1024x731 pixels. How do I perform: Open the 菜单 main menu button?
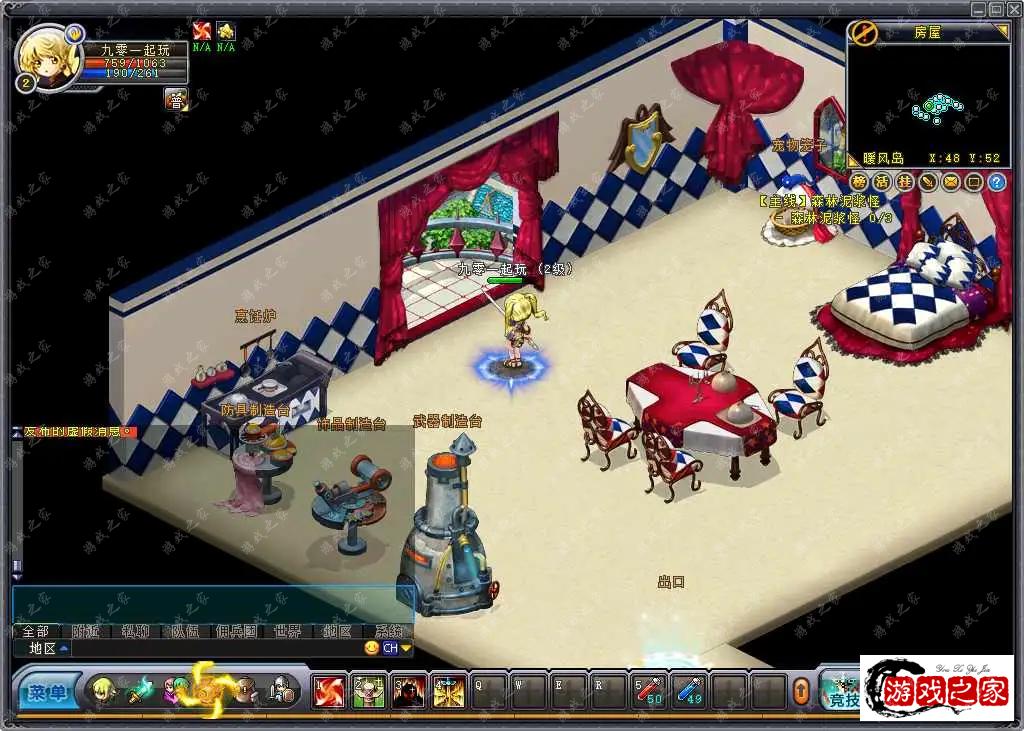[46, 692]
